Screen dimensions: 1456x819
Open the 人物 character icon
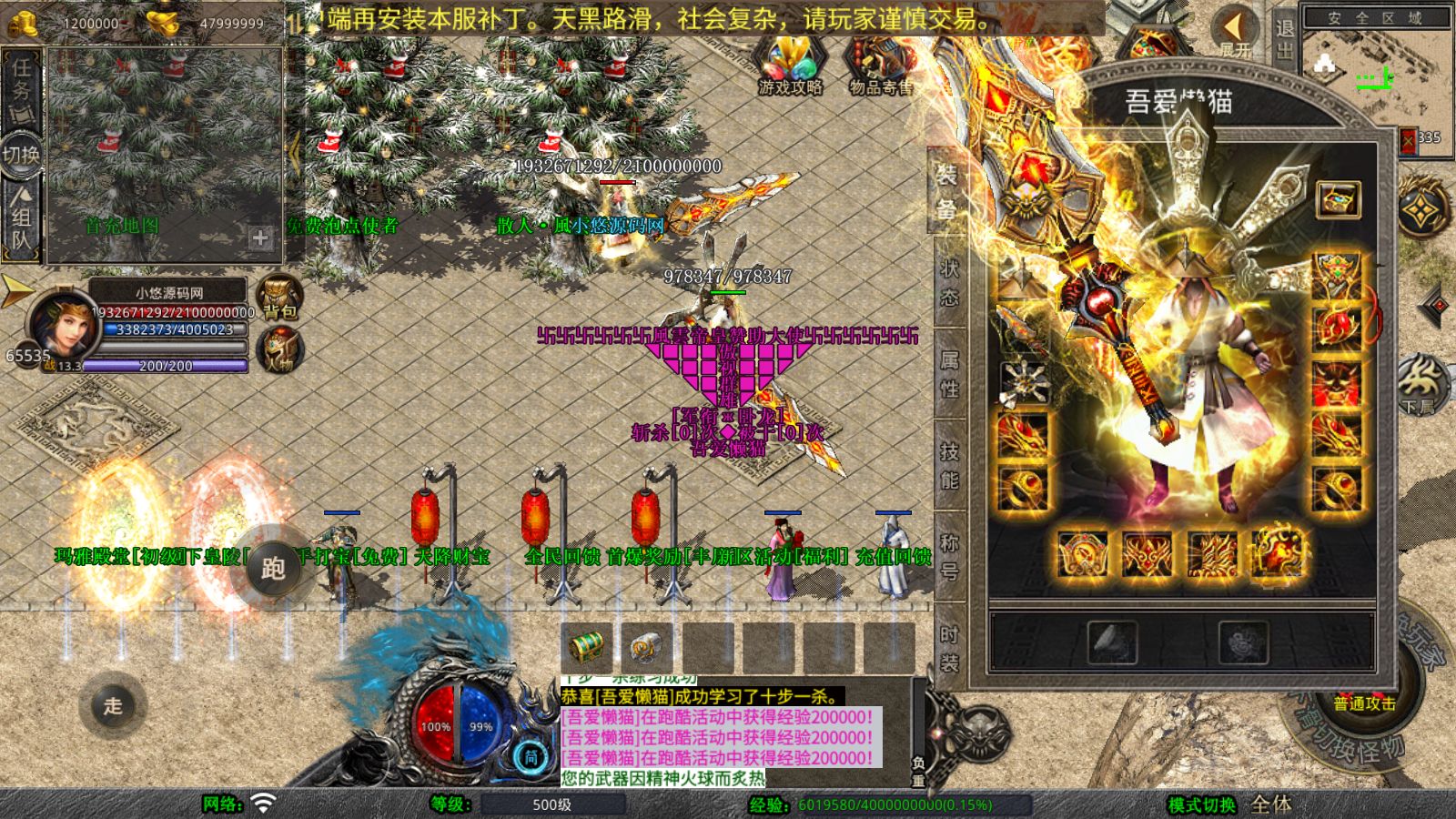(279, 350)
